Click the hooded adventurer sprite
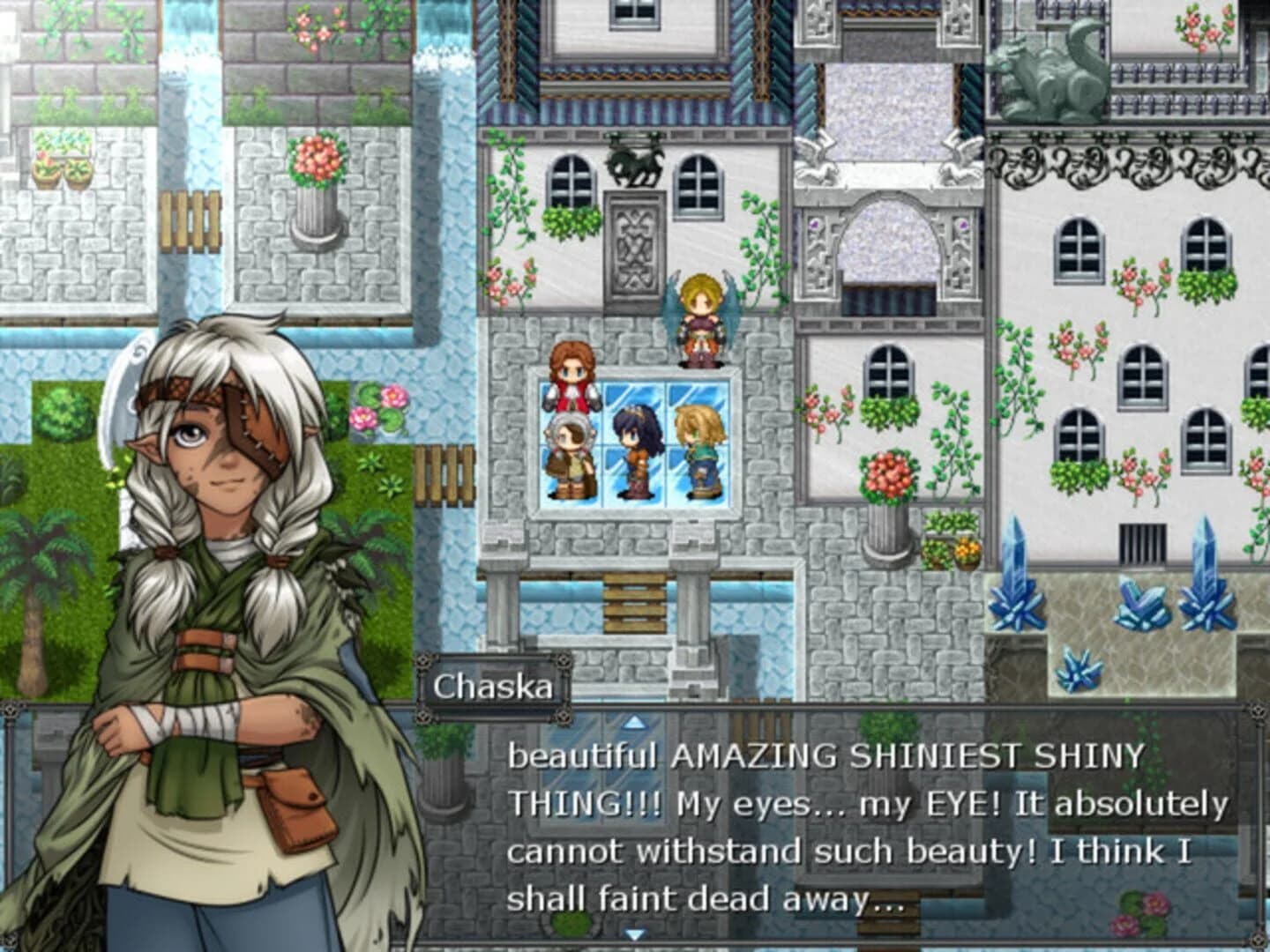Image resolution: width=1270 pixels, height=952 pixels. click(569, 454)
